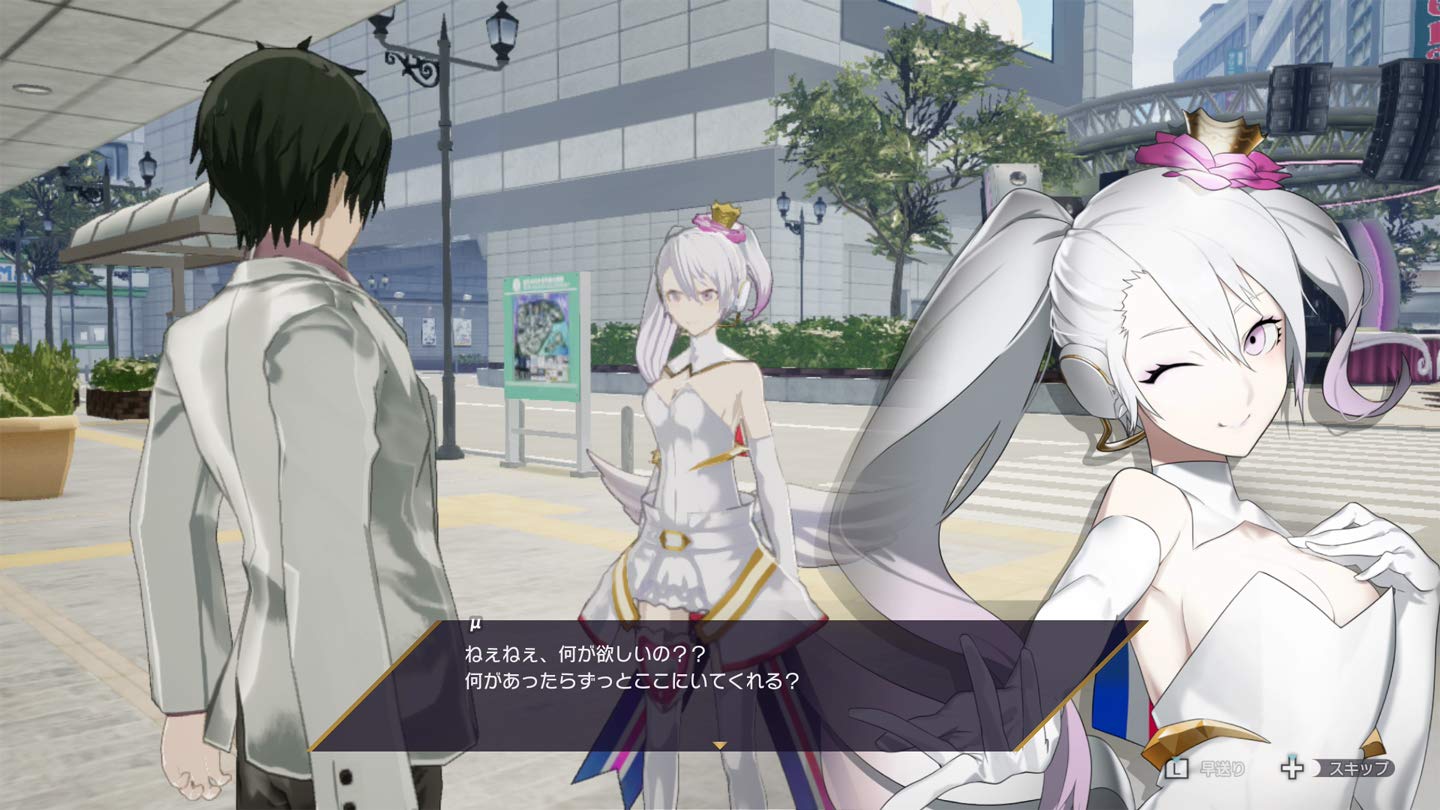
Task: Click the yellow advance triangle to continue
Action: tap(719, 744)
